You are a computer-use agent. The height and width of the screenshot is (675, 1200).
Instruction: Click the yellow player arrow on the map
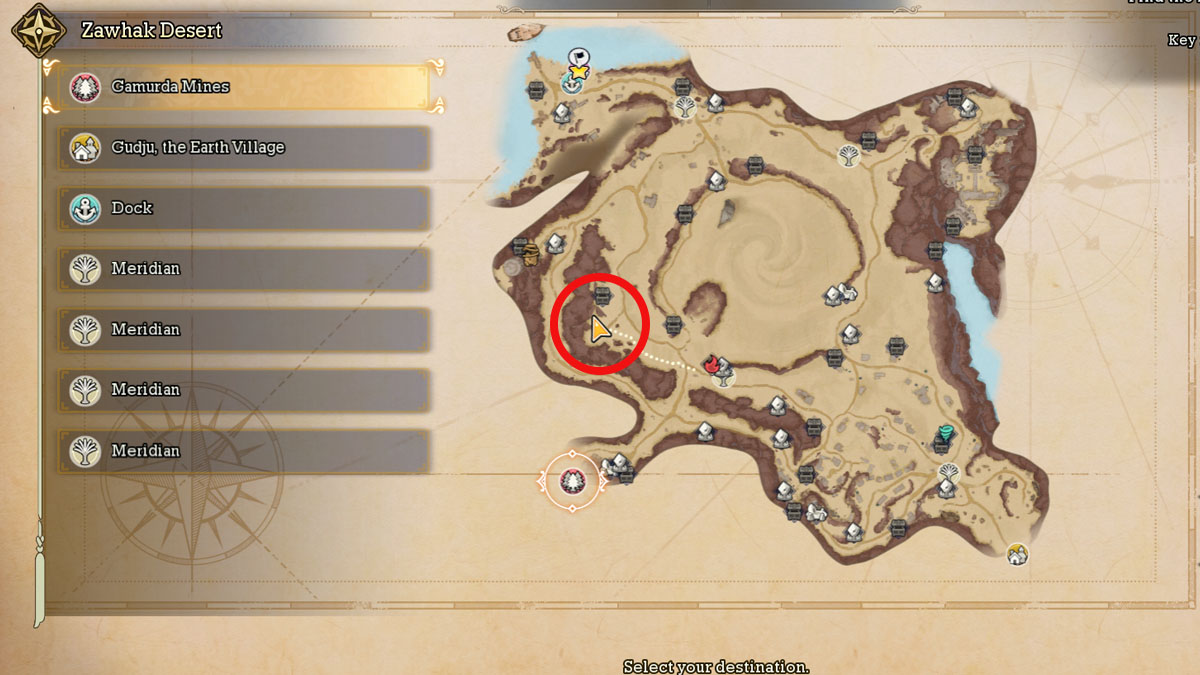(599, 329)
